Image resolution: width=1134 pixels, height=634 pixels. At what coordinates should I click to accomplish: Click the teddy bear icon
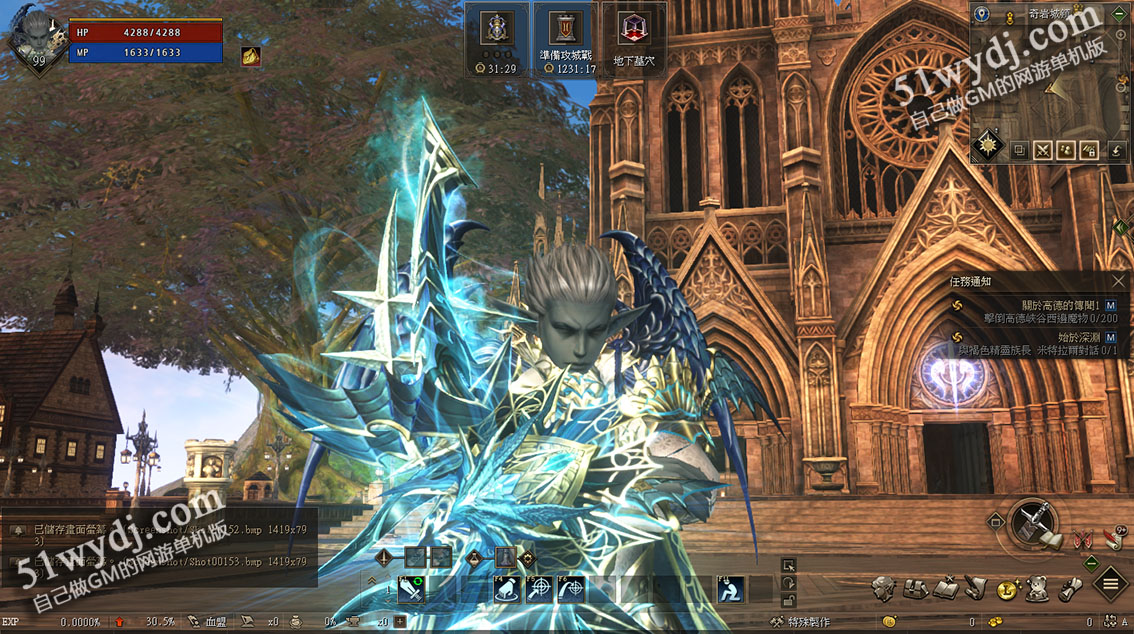1038,589
